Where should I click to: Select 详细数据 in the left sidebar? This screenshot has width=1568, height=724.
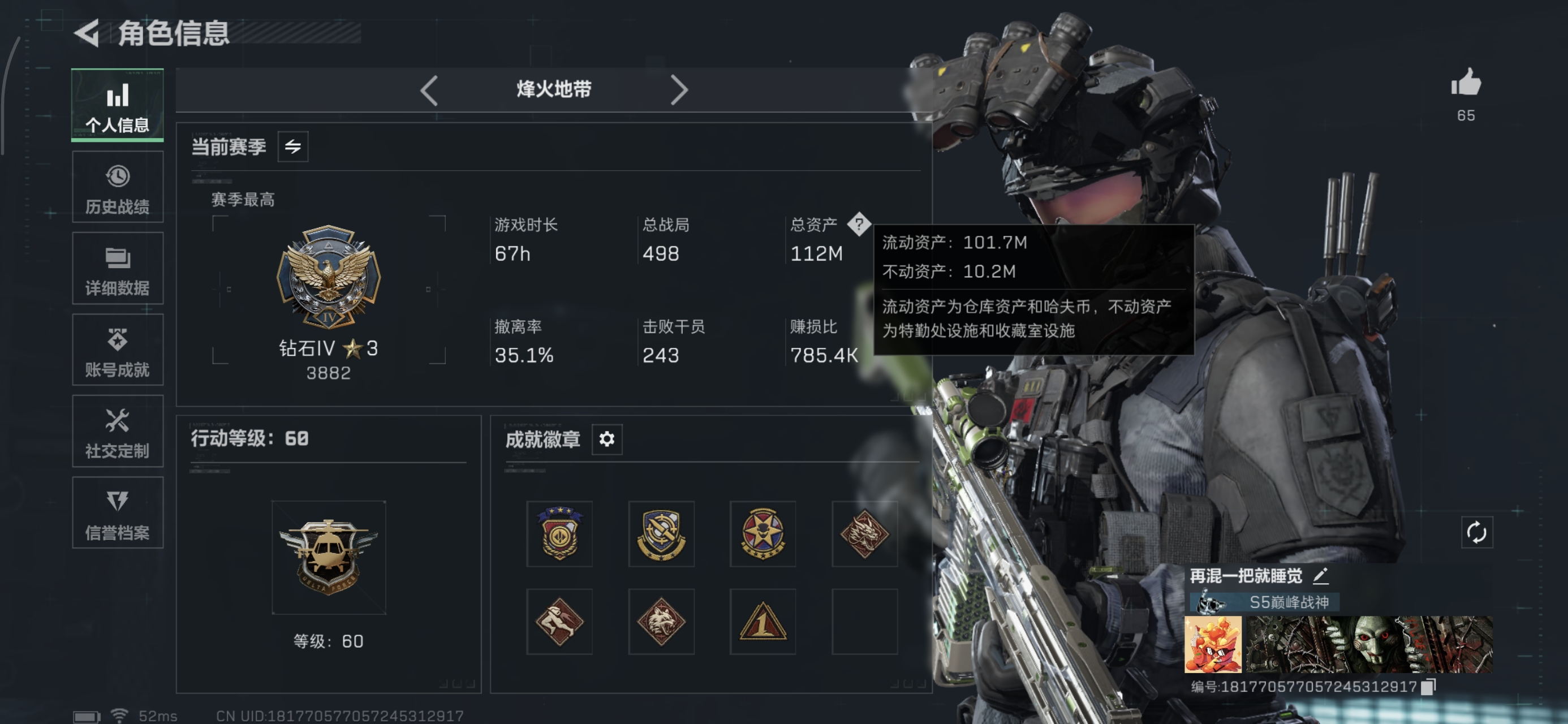pos(118,268)
